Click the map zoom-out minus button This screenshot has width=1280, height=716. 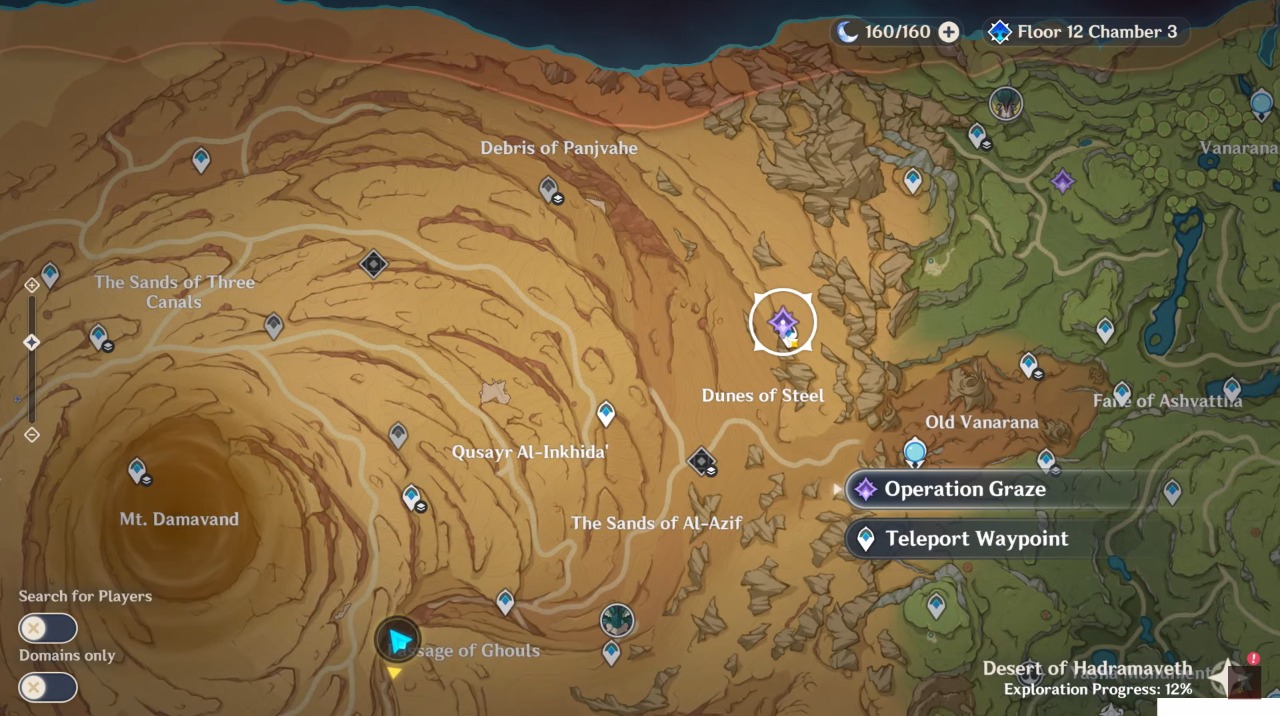tap(32, 434)
